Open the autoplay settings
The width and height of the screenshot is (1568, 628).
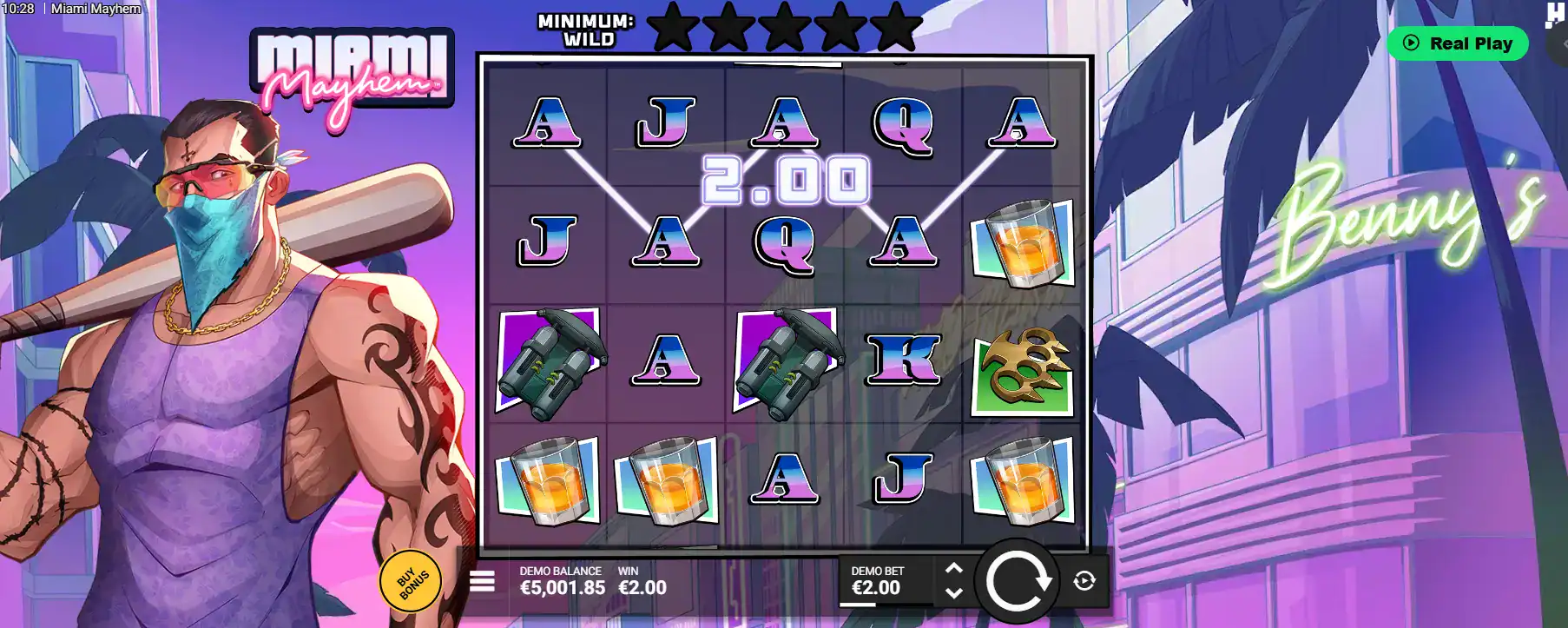[x=1084, y=581]
